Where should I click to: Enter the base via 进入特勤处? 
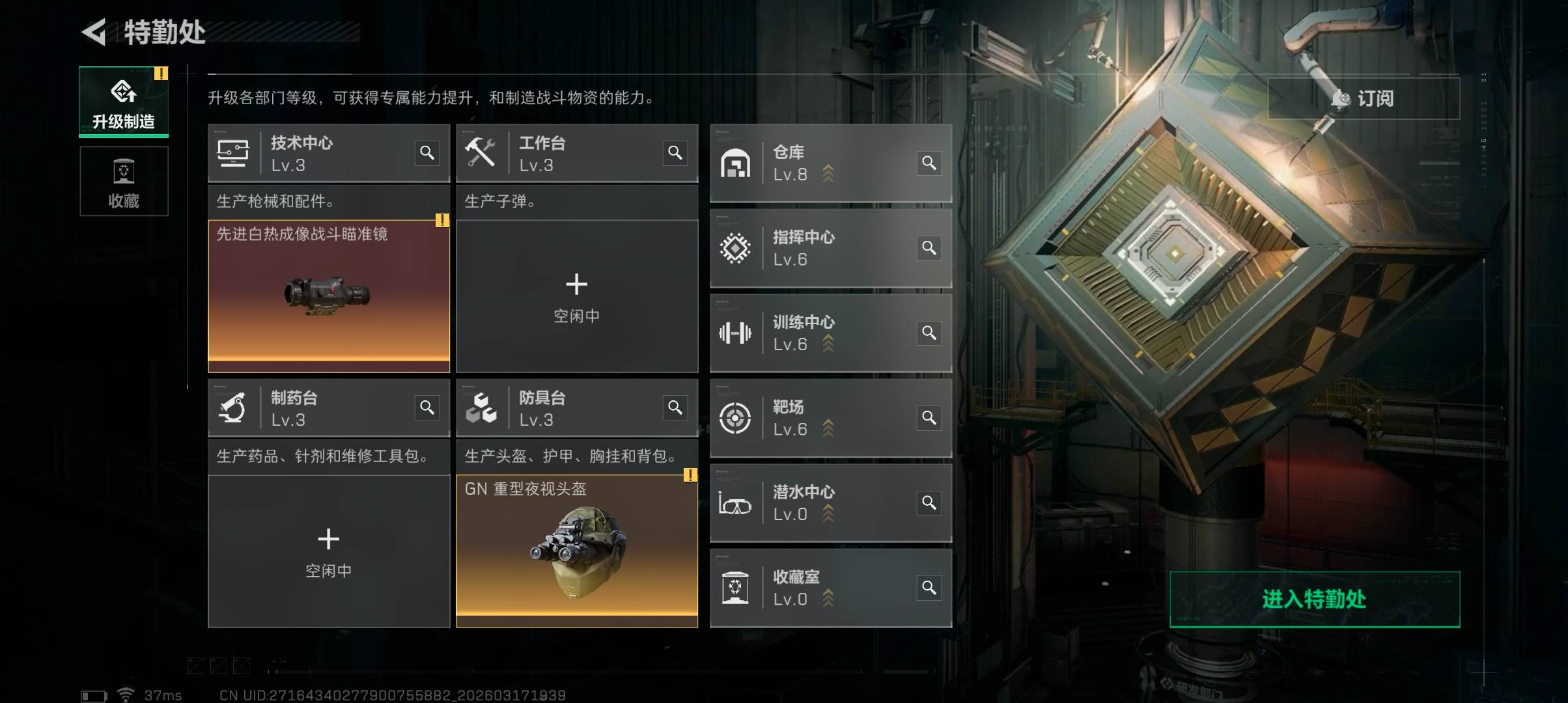coord(1314,599)
